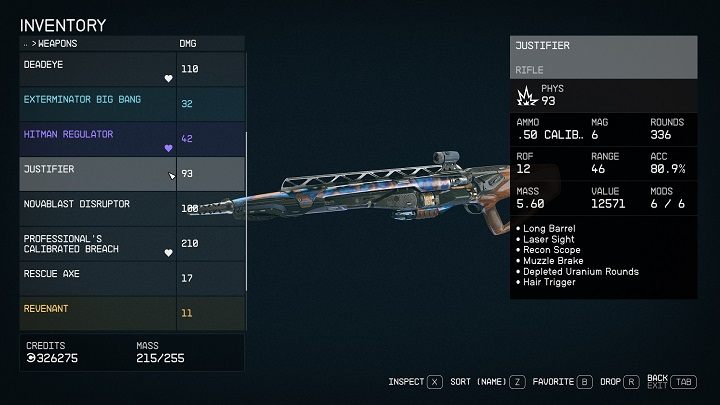
Task: Mark the weapon with the Favorite label
Action: [x=556, y=381]
